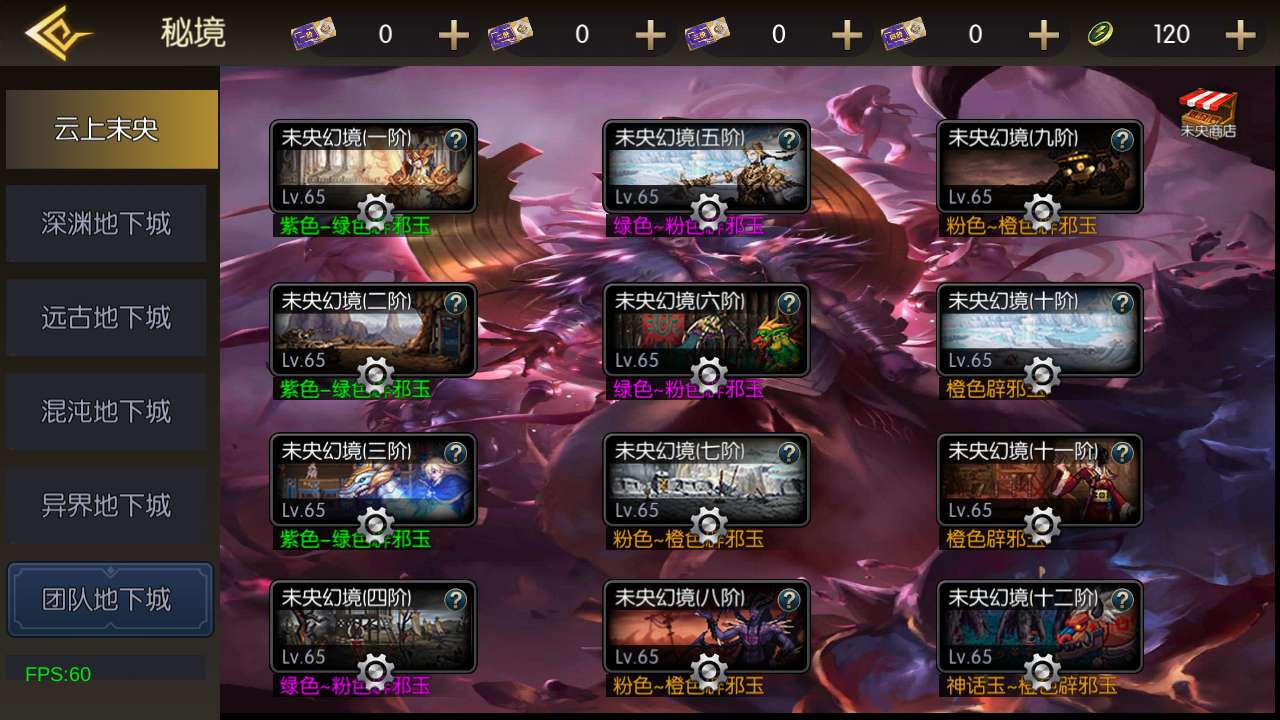1280x720 pixels.
Task: Tap the gold coin icon showing 120
Action: (1101, 33)
